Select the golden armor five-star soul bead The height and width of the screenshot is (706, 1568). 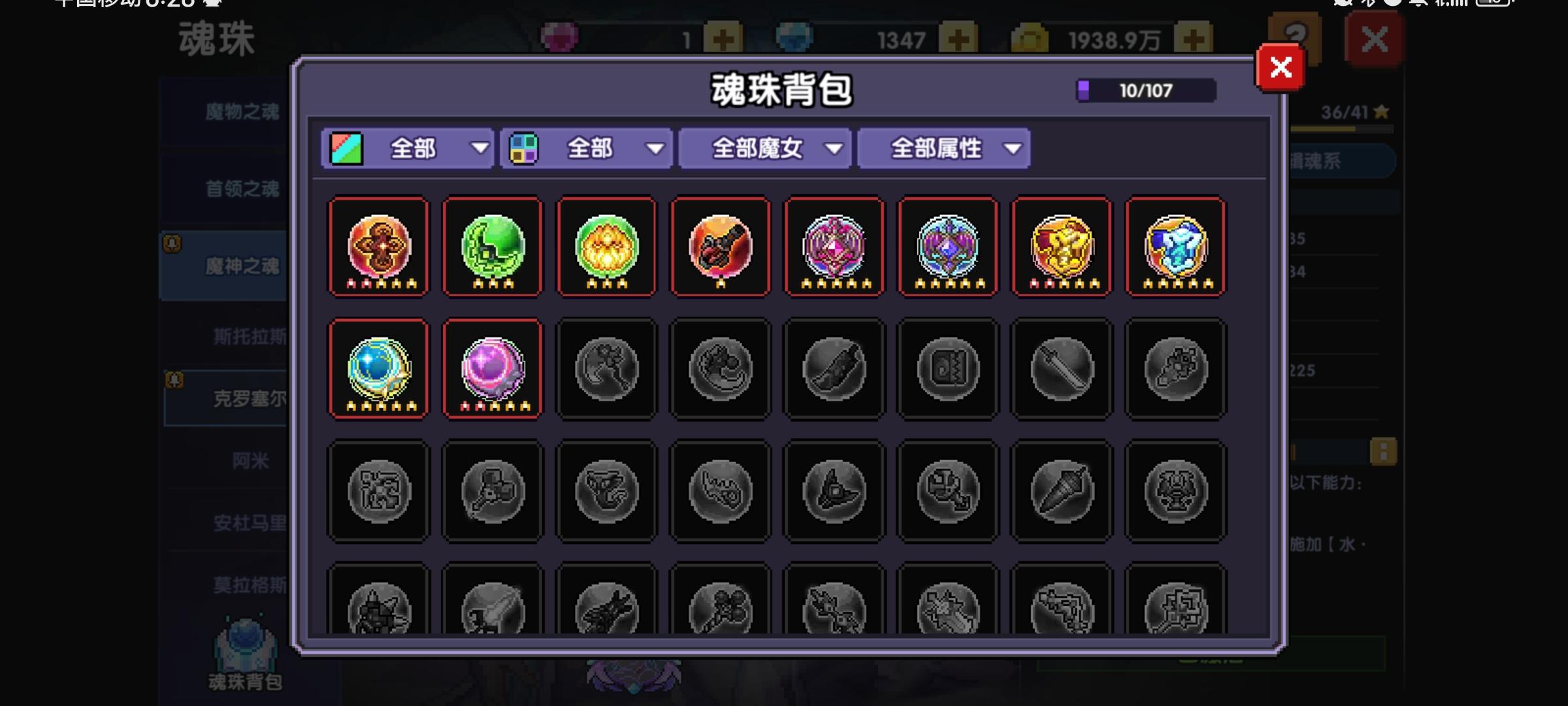[1060, 247]
